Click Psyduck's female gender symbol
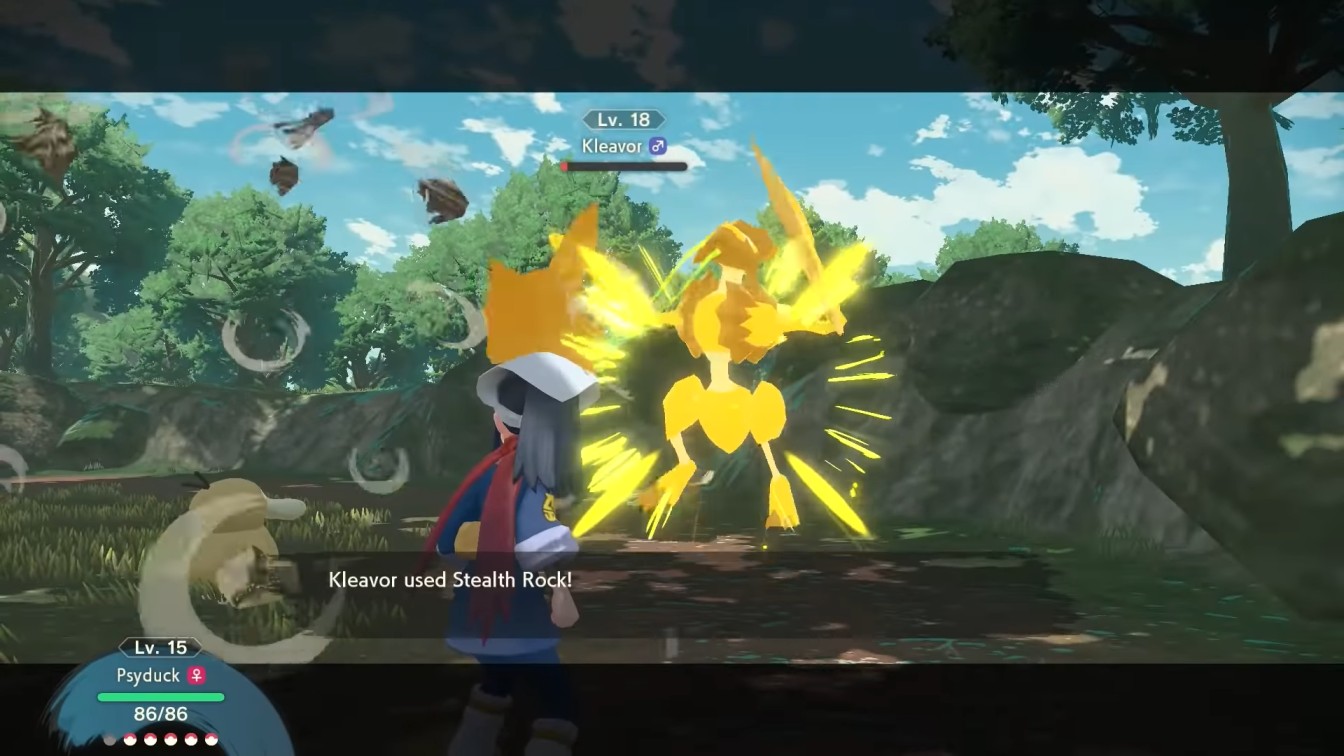Screen dimensions: 1344x756 (197, 675)
